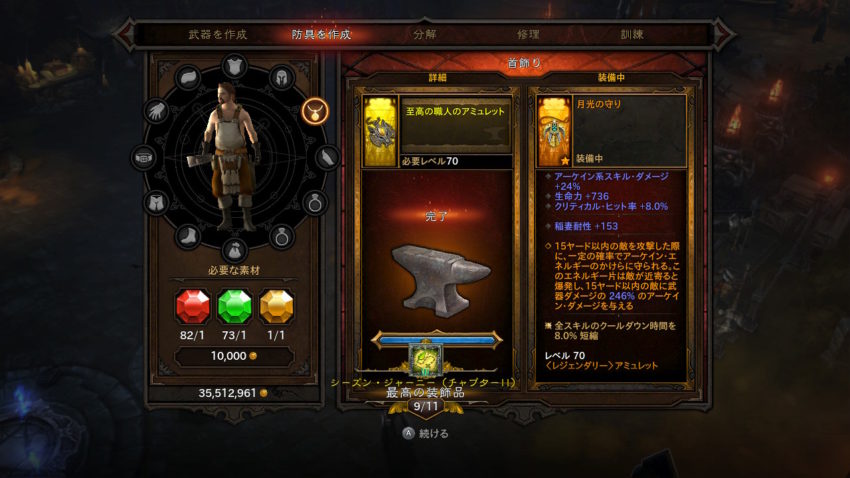The image size is (850, 478).
Task: Select the 防具を作成 tab
Action: pyautogui.click(x=321, y=34)
